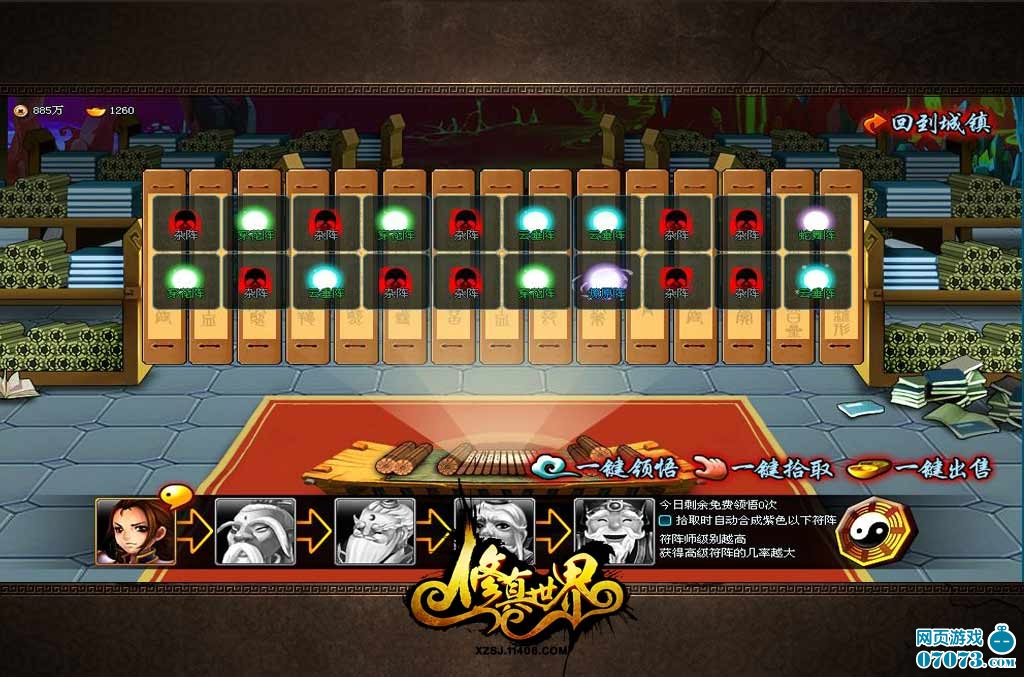The height and width of the screenshot is (677, 1024).
Task: Sell everything using 一键出售
Action: pos(919,468)
